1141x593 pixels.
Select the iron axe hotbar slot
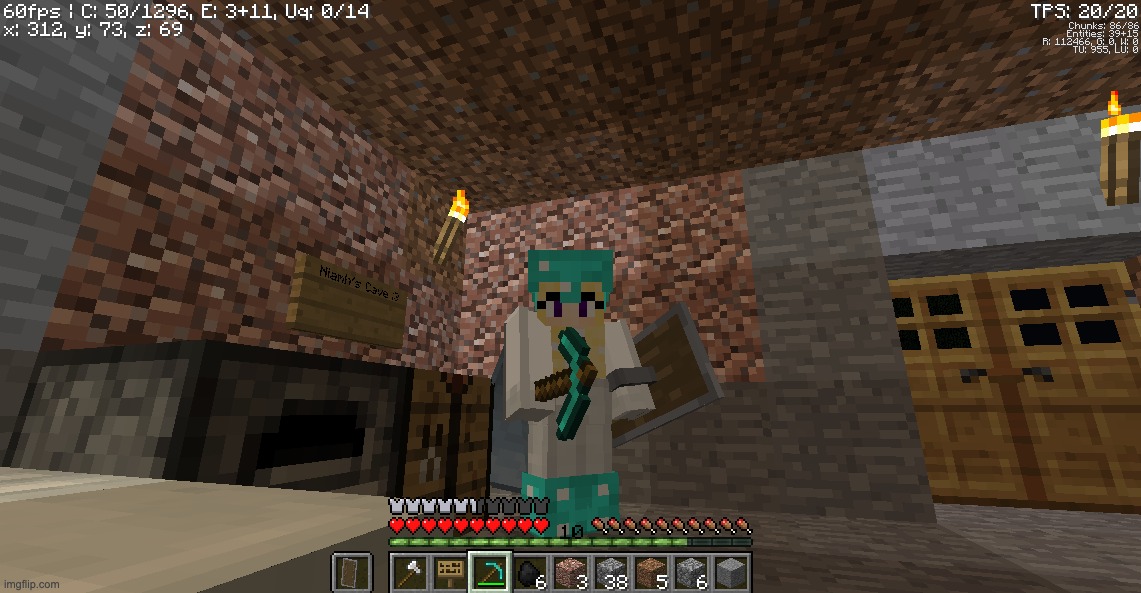[x=410, y=573]
